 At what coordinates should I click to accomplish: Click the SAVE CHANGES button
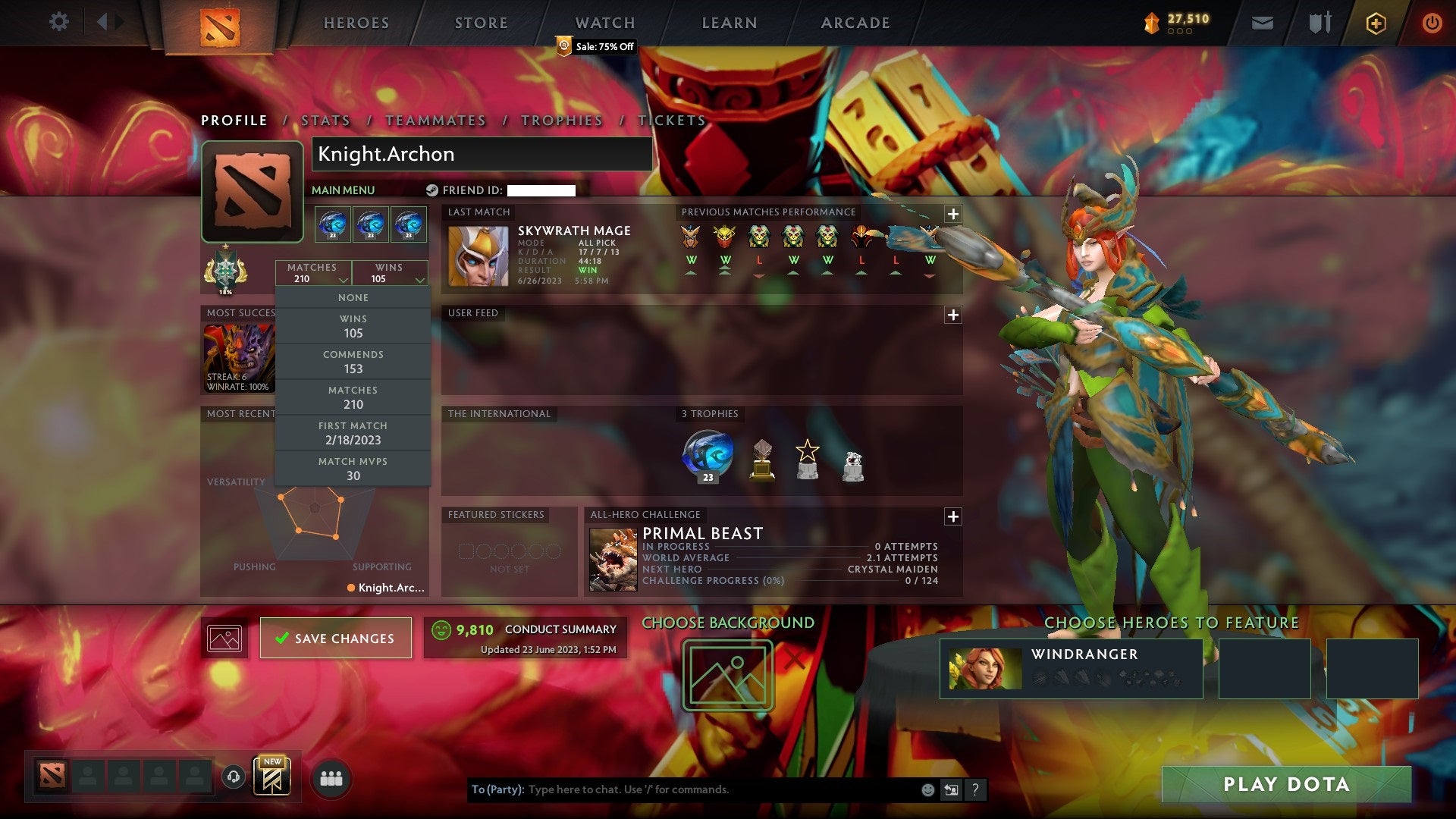(x=335, y=638)
